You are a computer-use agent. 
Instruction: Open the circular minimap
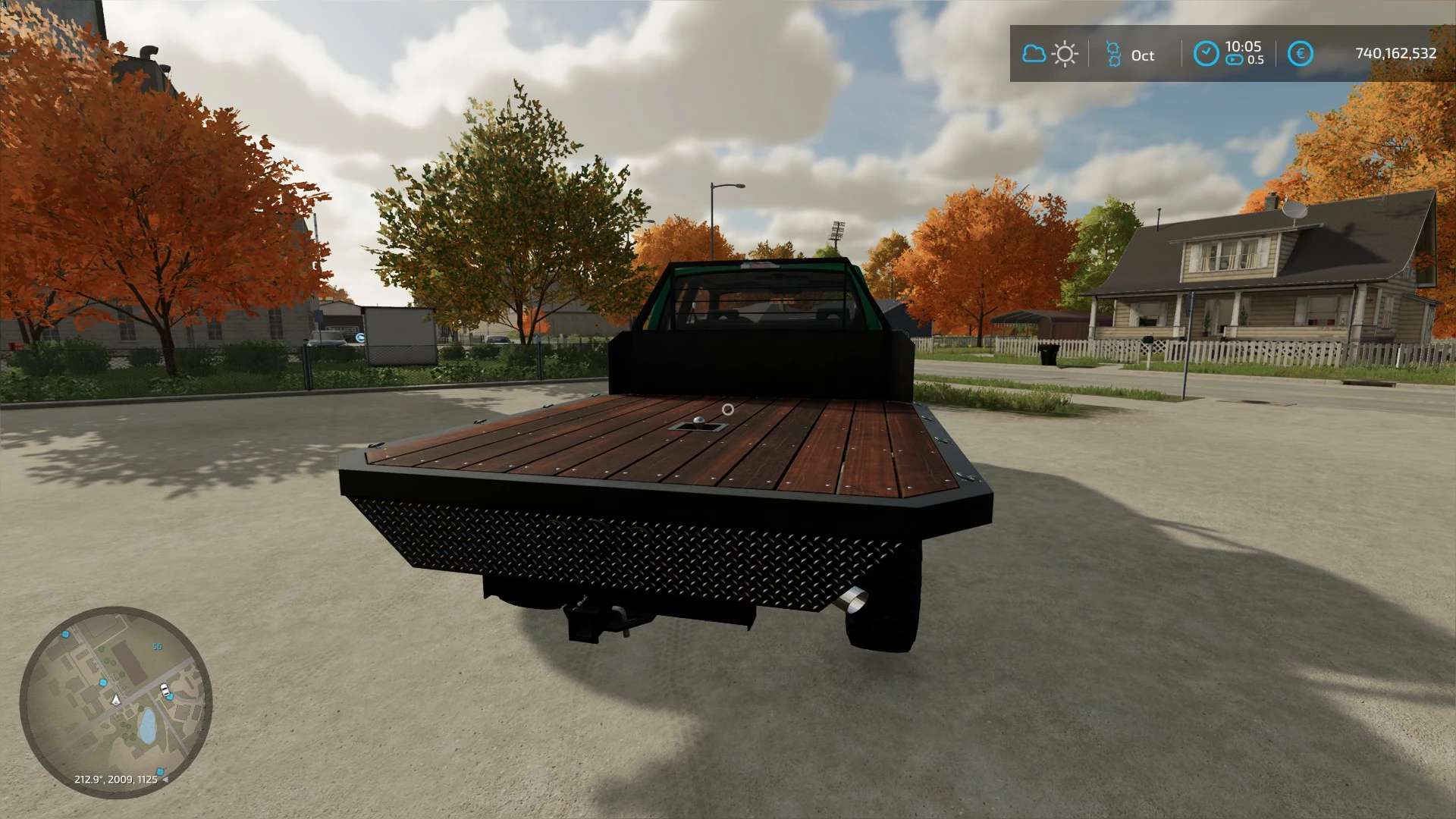tap(115, 701)
